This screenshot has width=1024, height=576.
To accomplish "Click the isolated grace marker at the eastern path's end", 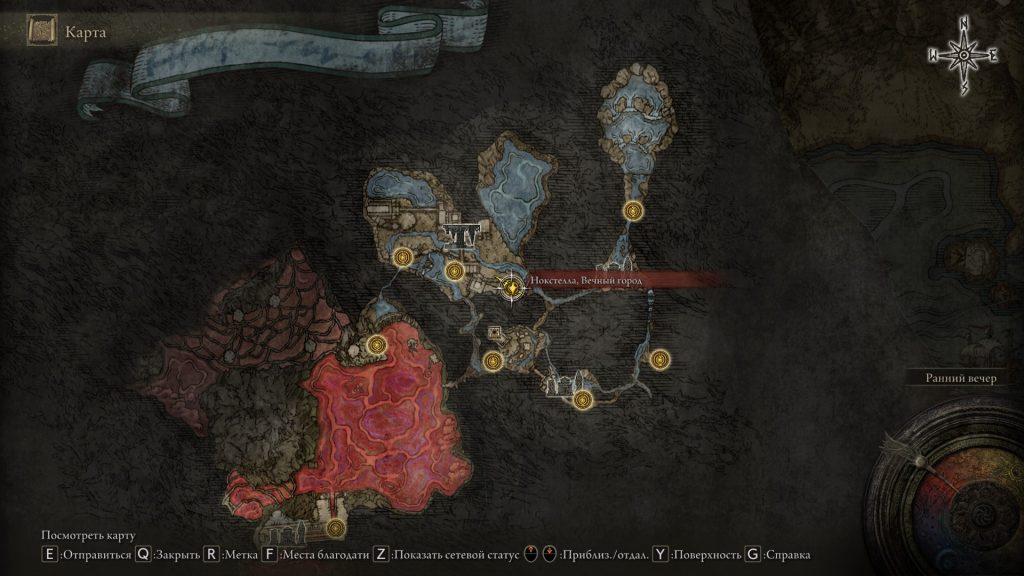I will 658,359.
